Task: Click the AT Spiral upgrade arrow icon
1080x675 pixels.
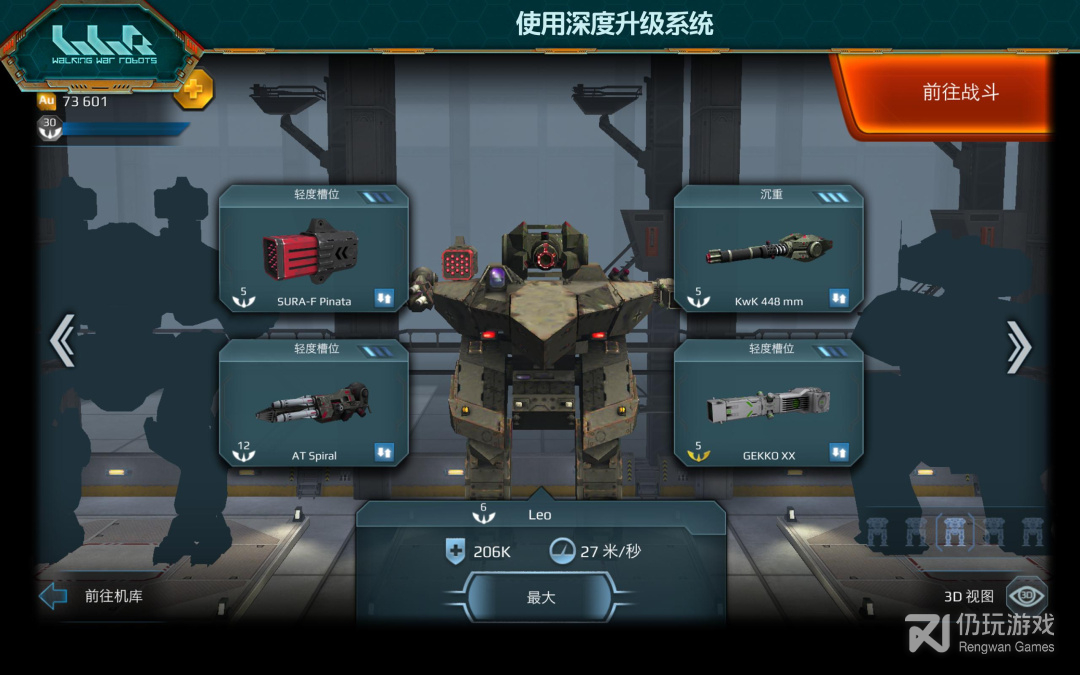Action: (385, 453)
